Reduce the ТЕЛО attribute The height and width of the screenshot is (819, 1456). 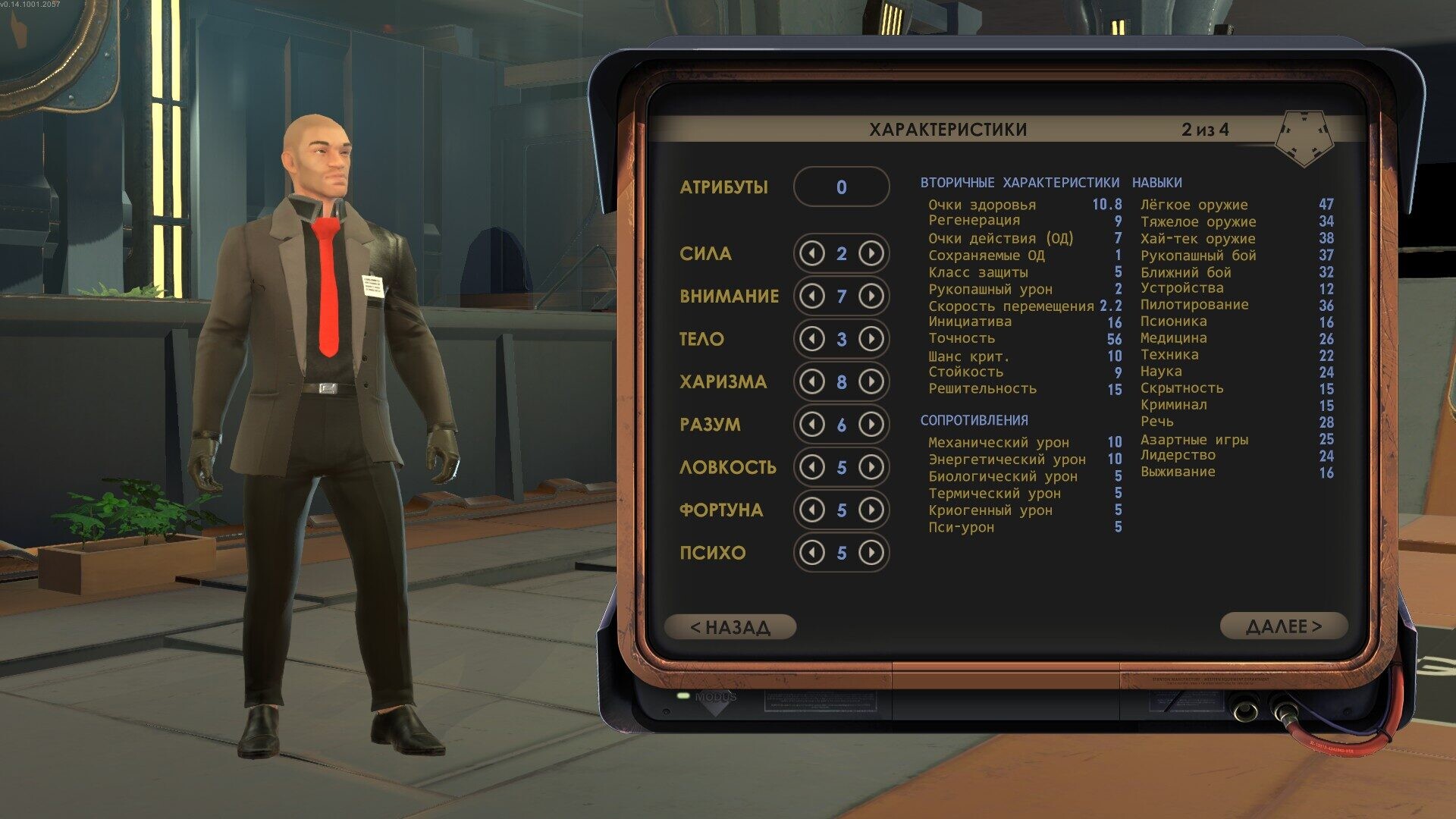(812, 339)
